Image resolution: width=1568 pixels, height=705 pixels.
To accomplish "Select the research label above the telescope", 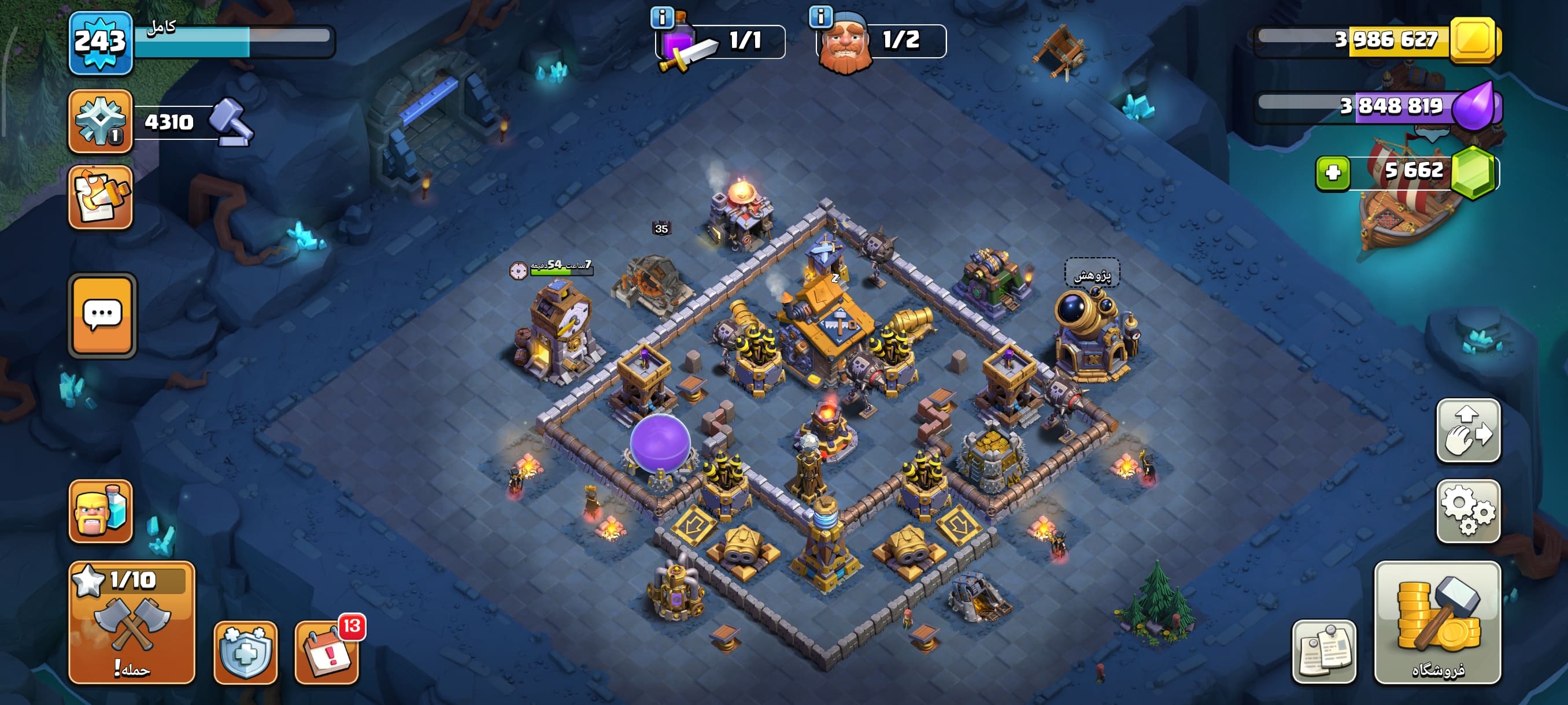I will point(1092,275).
